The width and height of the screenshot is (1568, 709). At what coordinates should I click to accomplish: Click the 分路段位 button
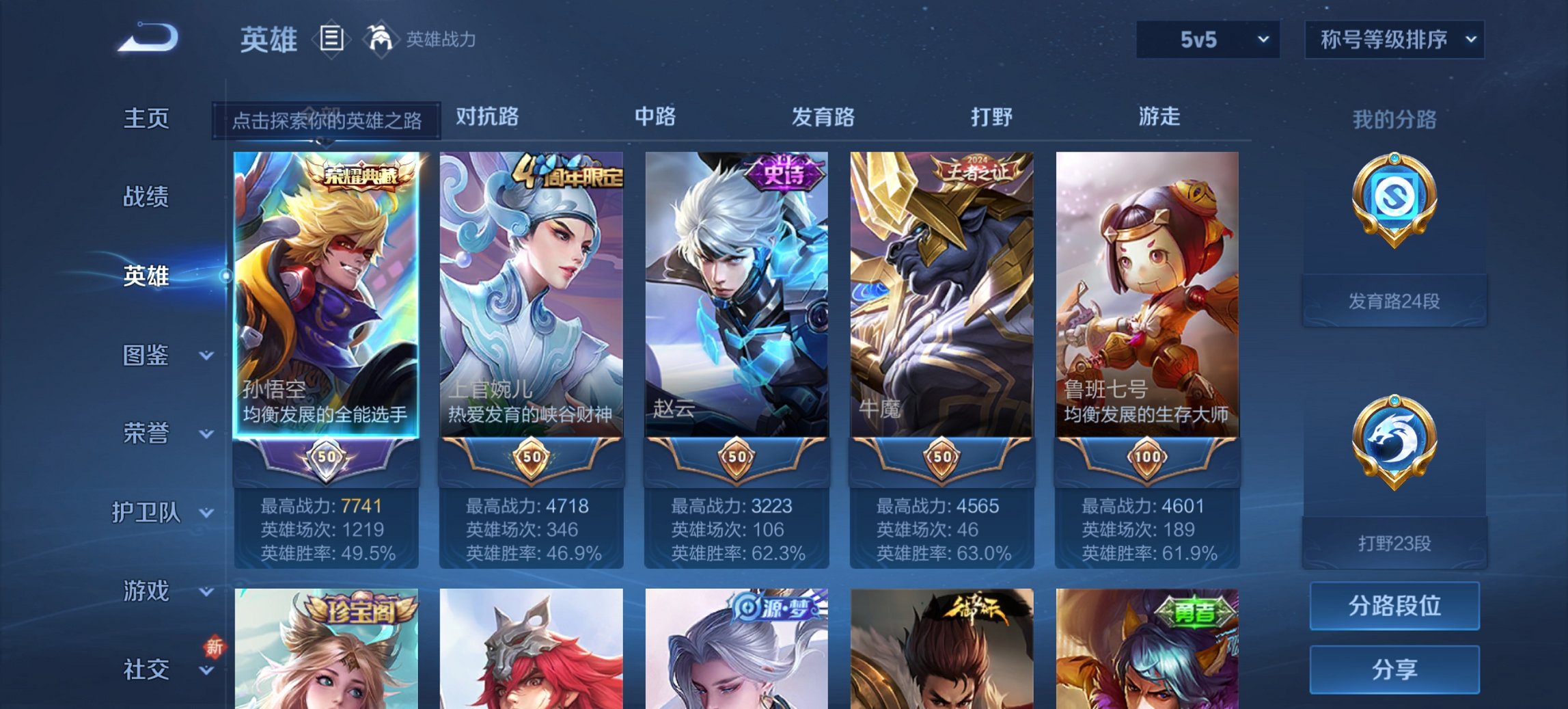tap(1394, 606)
